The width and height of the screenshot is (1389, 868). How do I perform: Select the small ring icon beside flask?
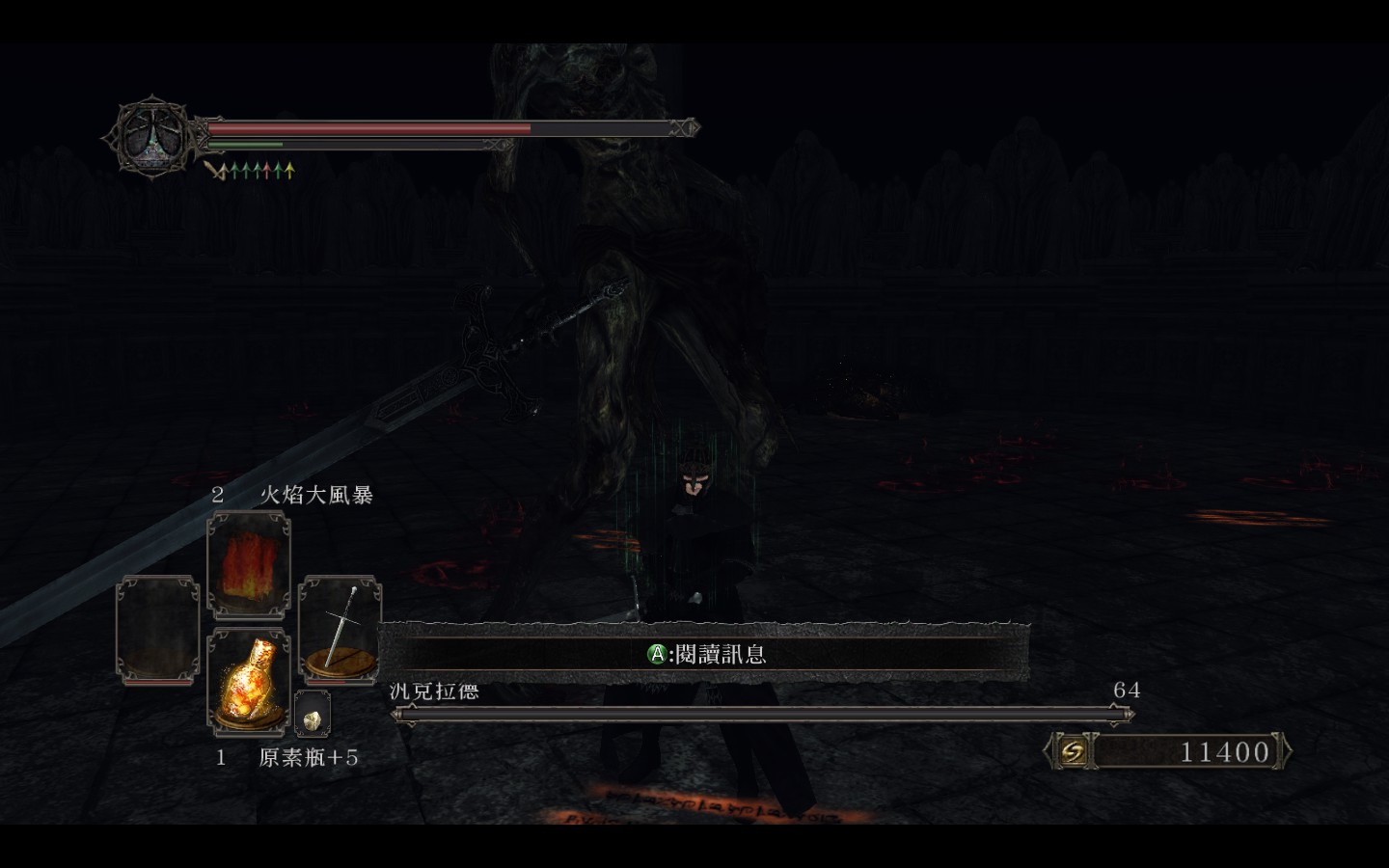click(312, 715)
